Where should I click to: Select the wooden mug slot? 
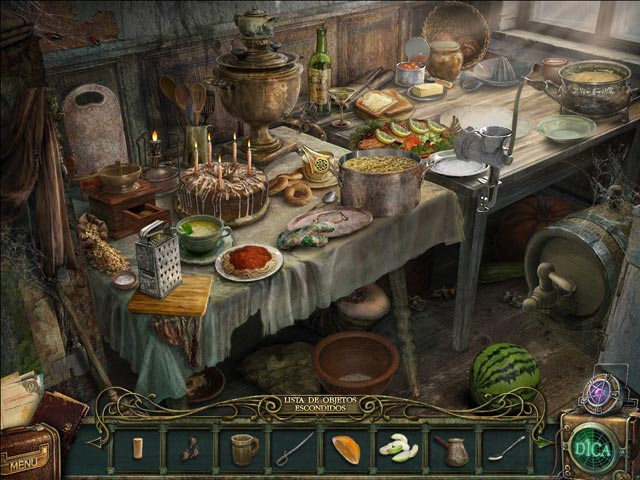coord(243,448)
